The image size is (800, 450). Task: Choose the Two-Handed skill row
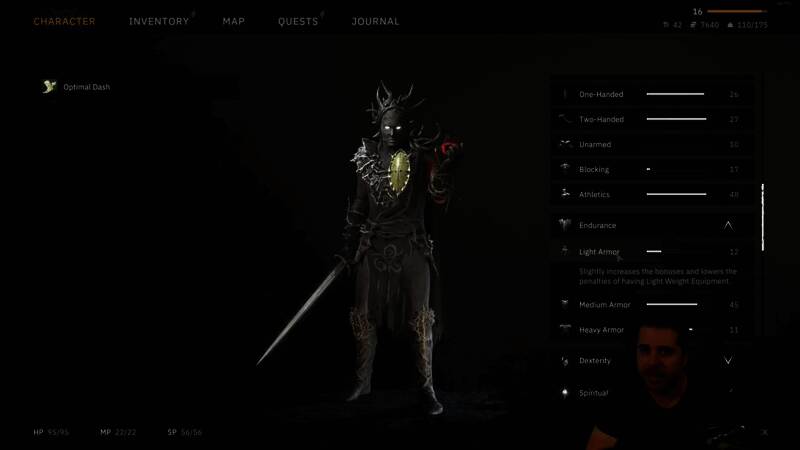[650, 119]
